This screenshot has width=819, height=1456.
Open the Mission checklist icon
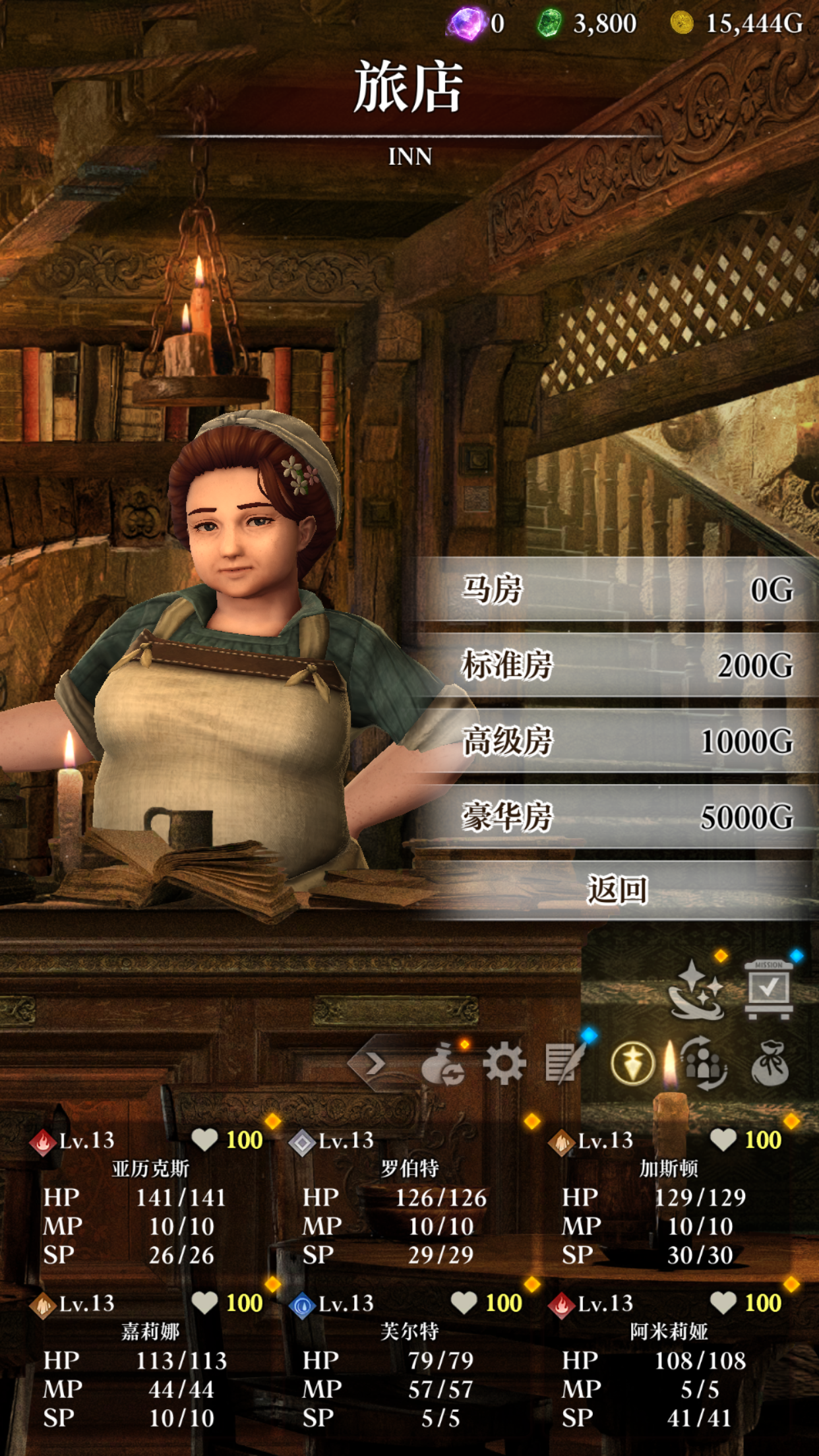(768, 989)
